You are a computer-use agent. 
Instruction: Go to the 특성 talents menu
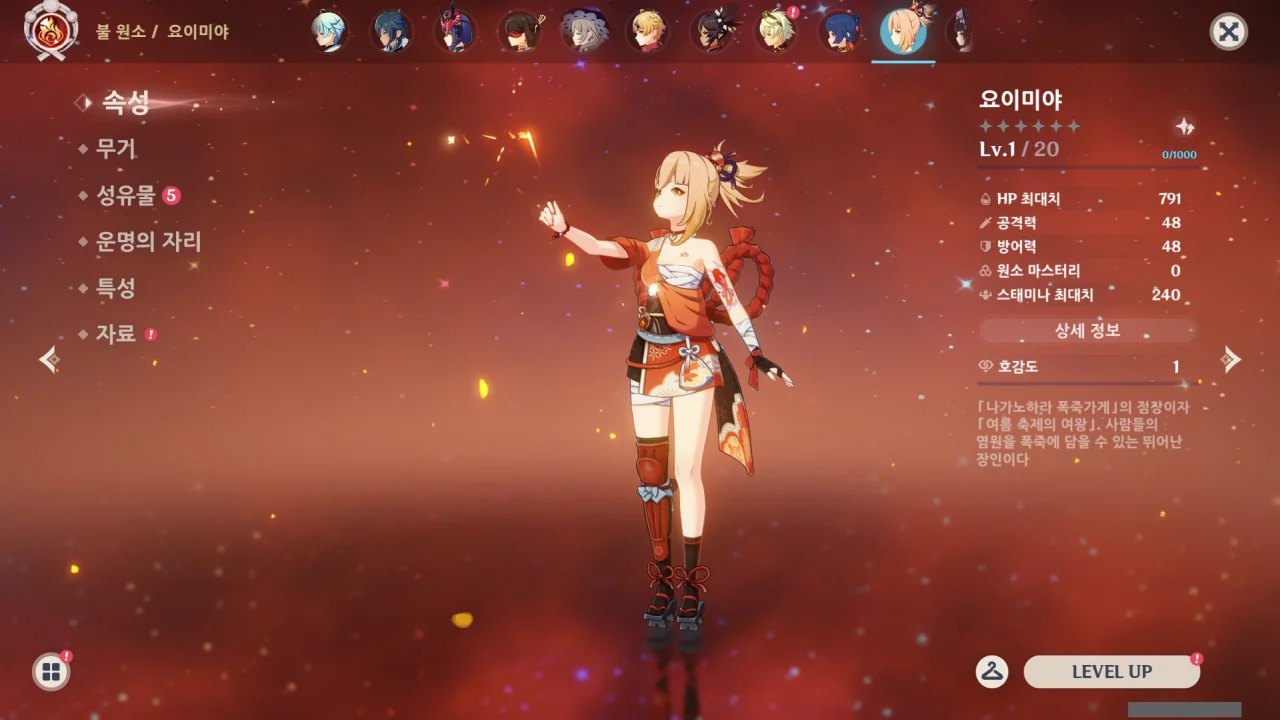(x=115, y=288)
